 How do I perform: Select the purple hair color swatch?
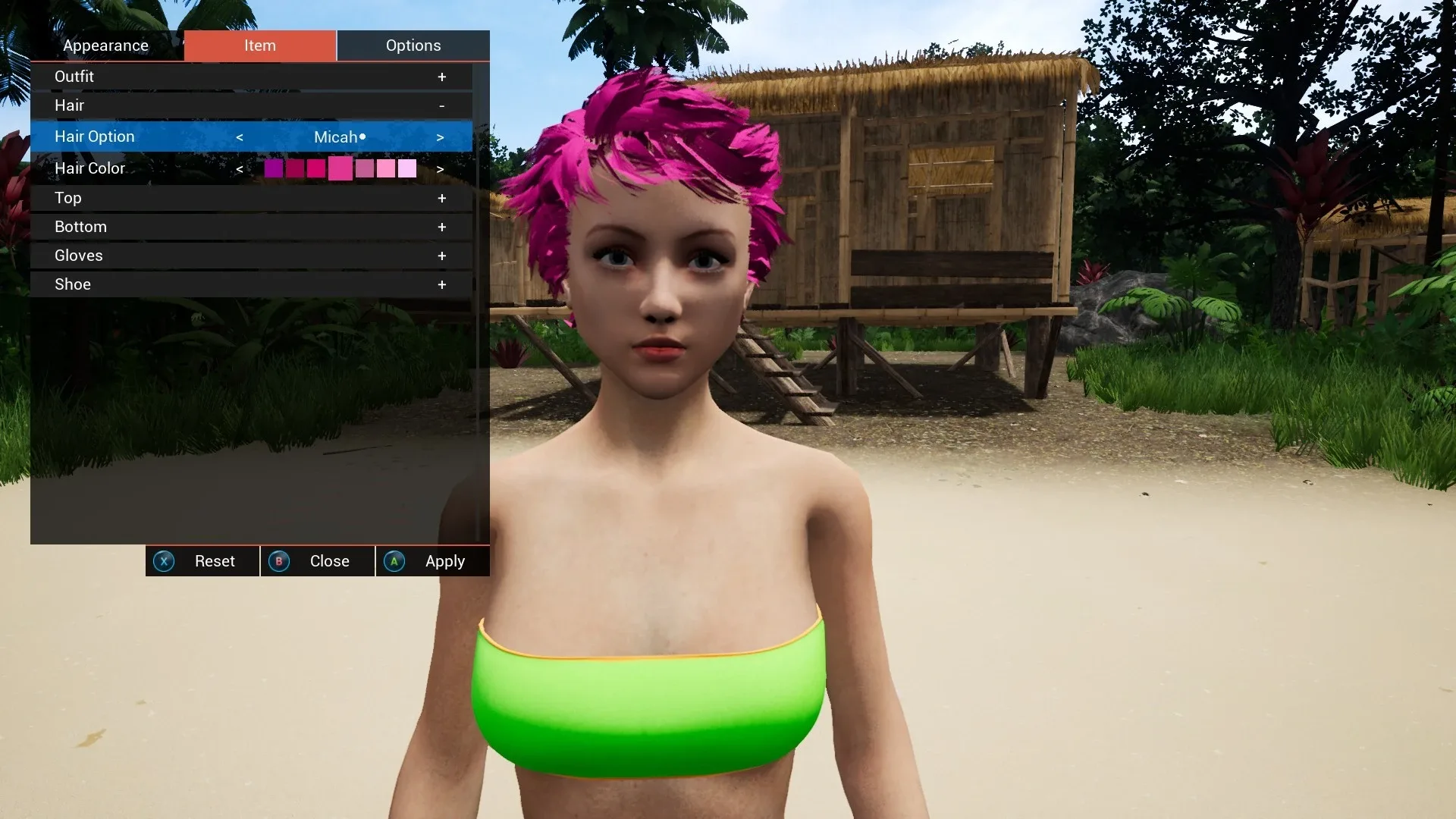click(x=274, y=168)
